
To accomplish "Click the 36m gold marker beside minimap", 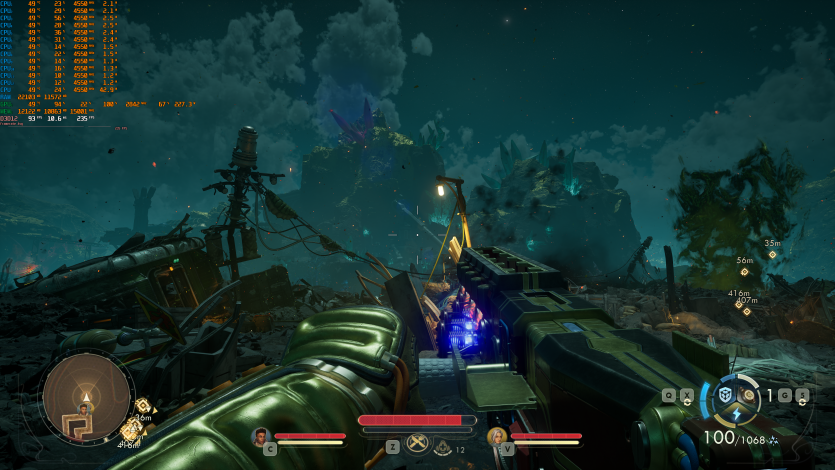I will point(142,405).
